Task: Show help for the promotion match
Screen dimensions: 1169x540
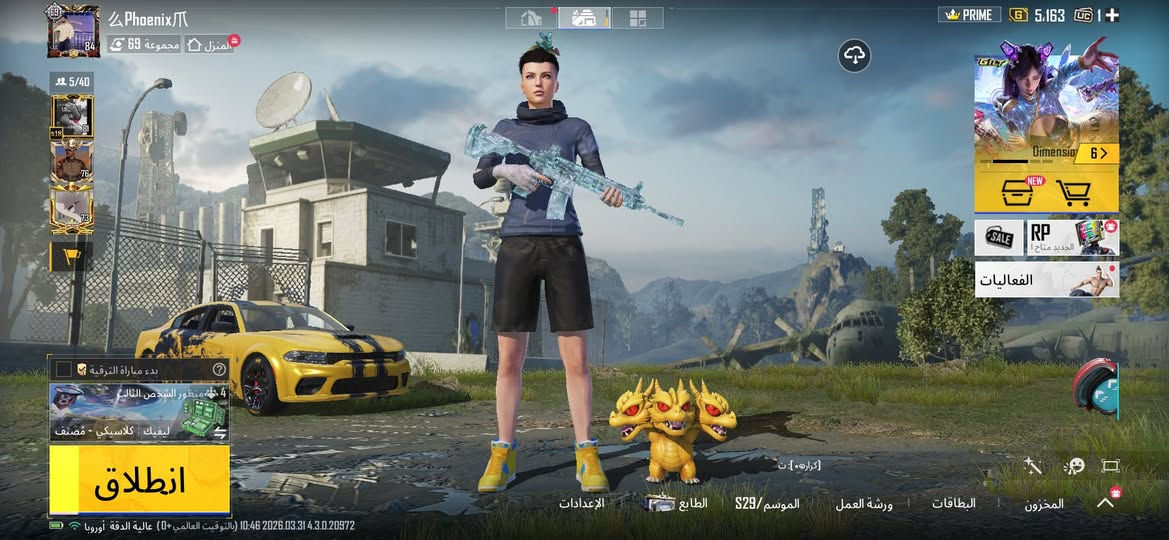Action: click(220, 369)
